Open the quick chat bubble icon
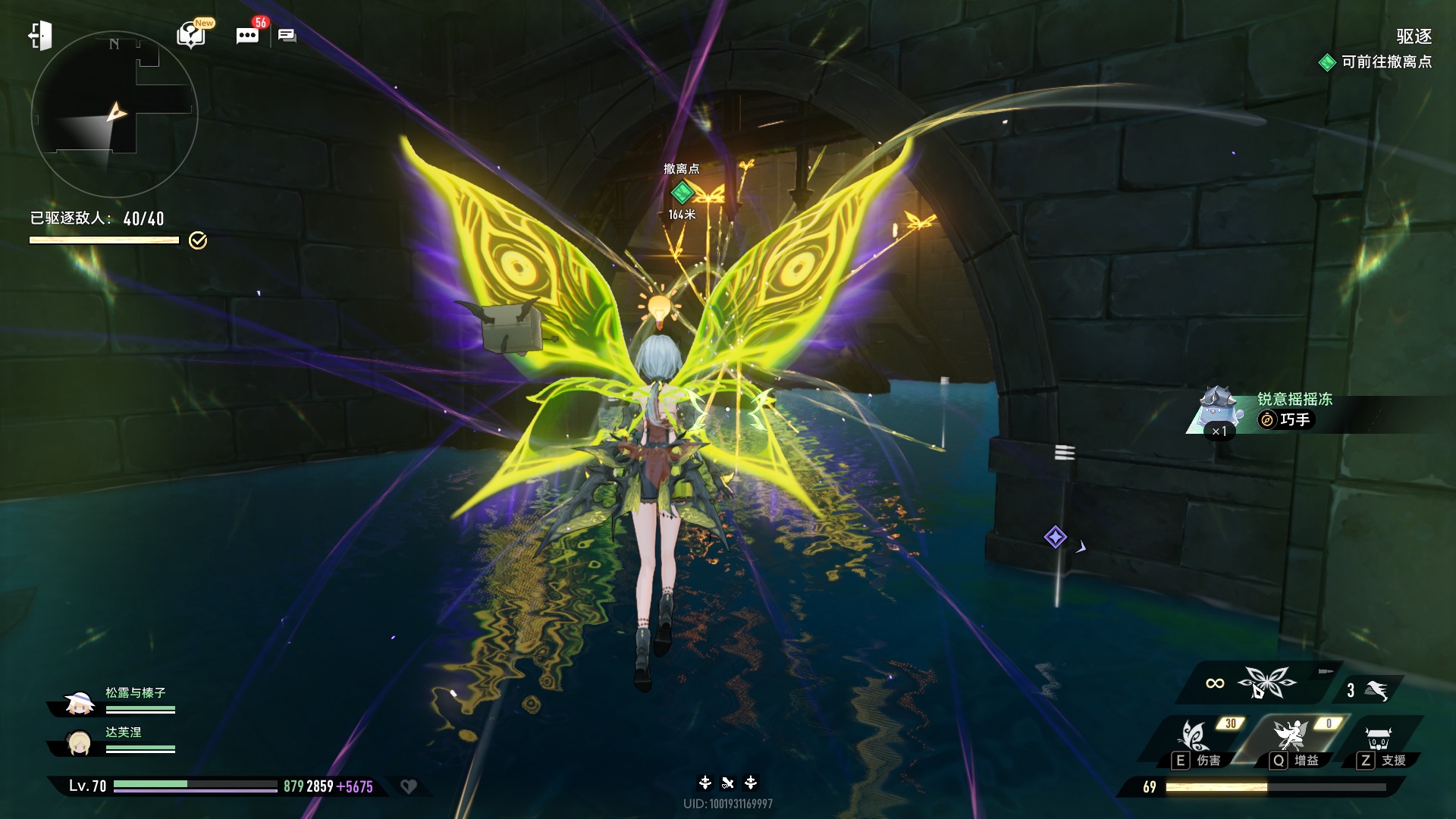This screenshot has height=819, width=1456. click(x=287, y=36)
